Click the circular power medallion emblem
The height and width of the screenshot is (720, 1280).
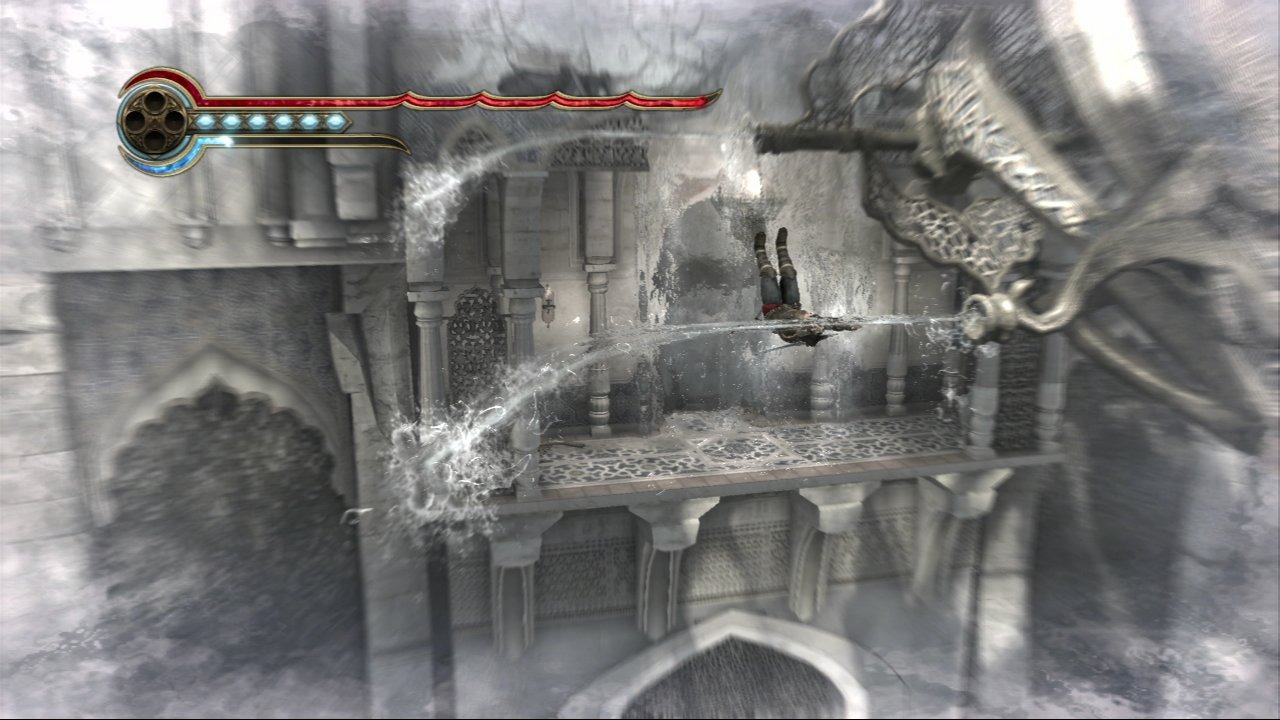154,122
